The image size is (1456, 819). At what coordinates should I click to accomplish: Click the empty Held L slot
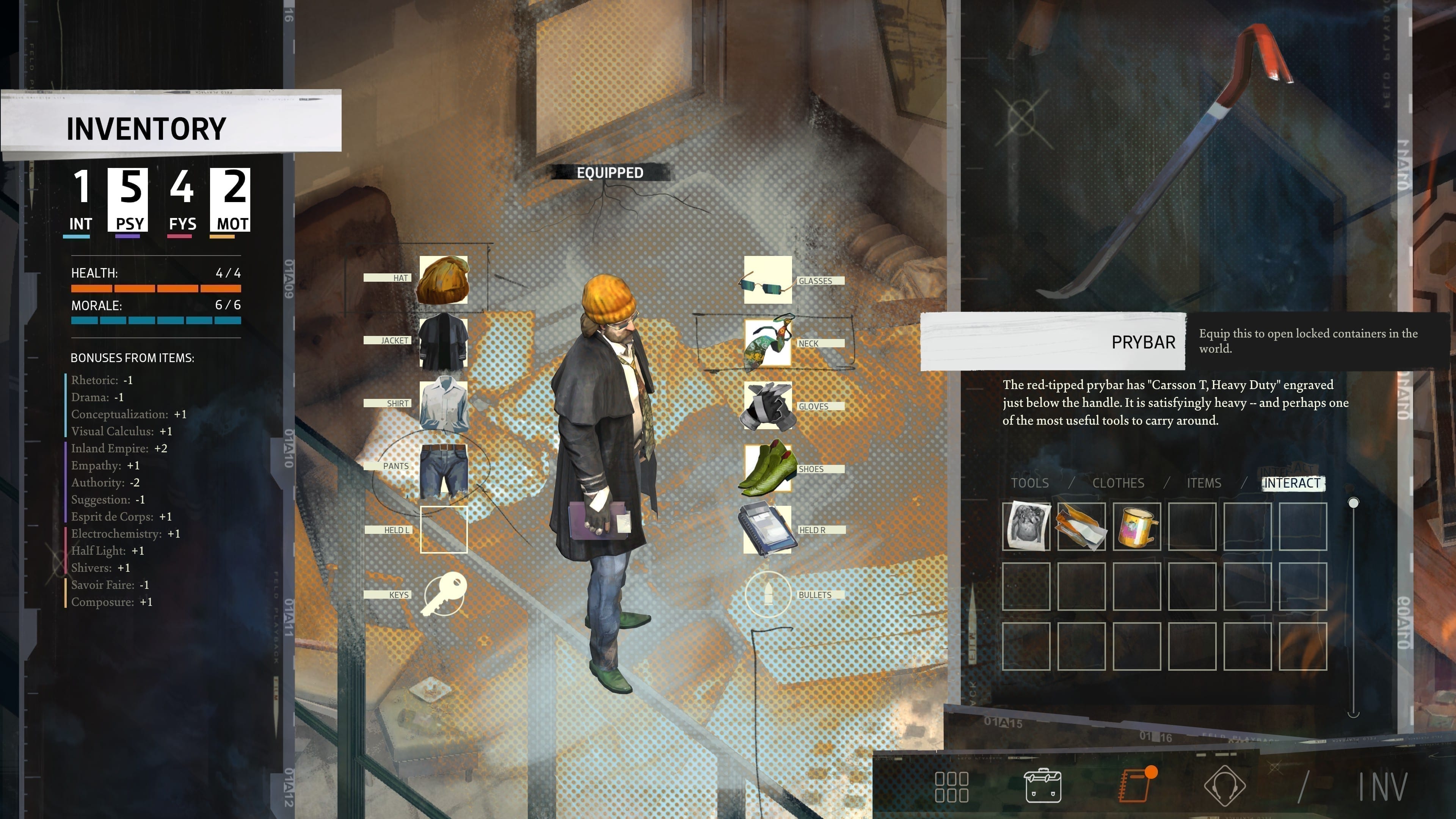coord(444,530)
